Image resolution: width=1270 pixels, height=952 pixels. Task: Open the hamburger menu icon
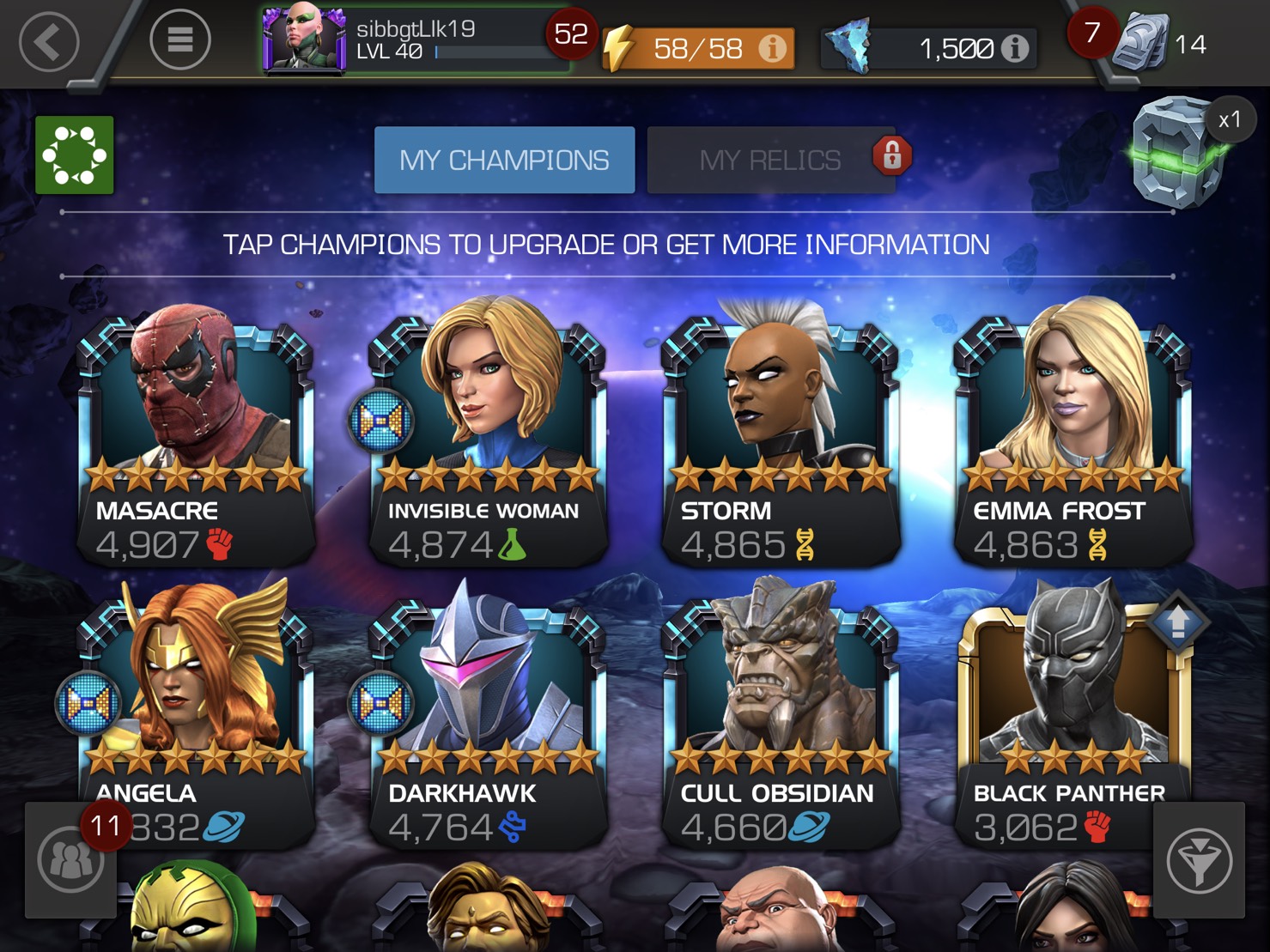tap(180, 39)
